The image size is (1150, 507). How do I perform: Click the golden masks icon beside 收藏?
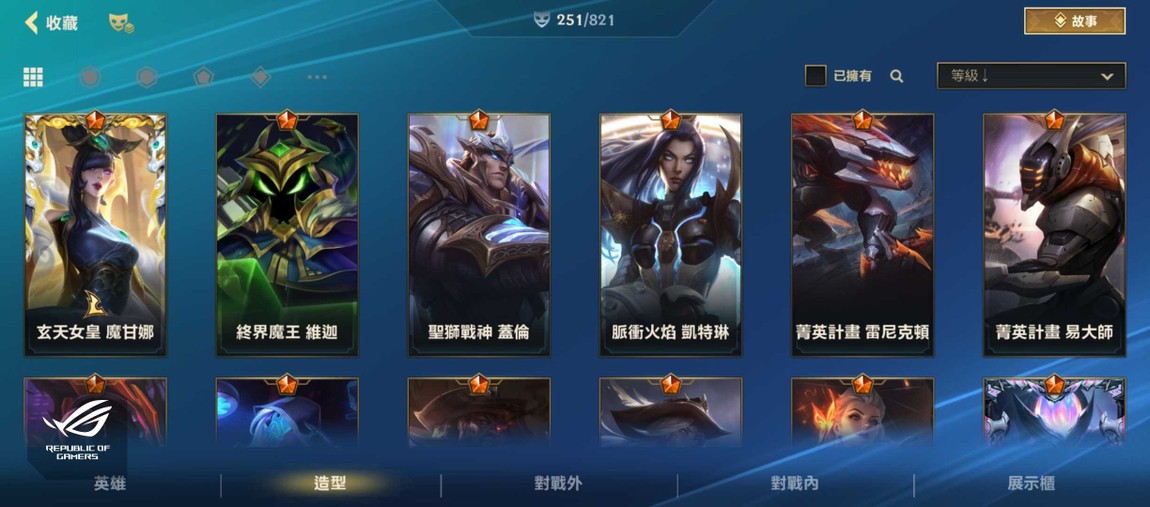click(121, 23)
